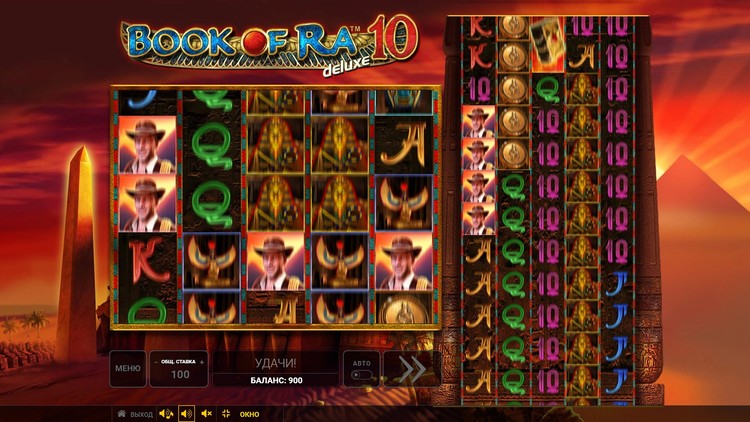Open the МЕНЮ button
Viewport: 750px width, 422px height.
(x=127, y=368)
